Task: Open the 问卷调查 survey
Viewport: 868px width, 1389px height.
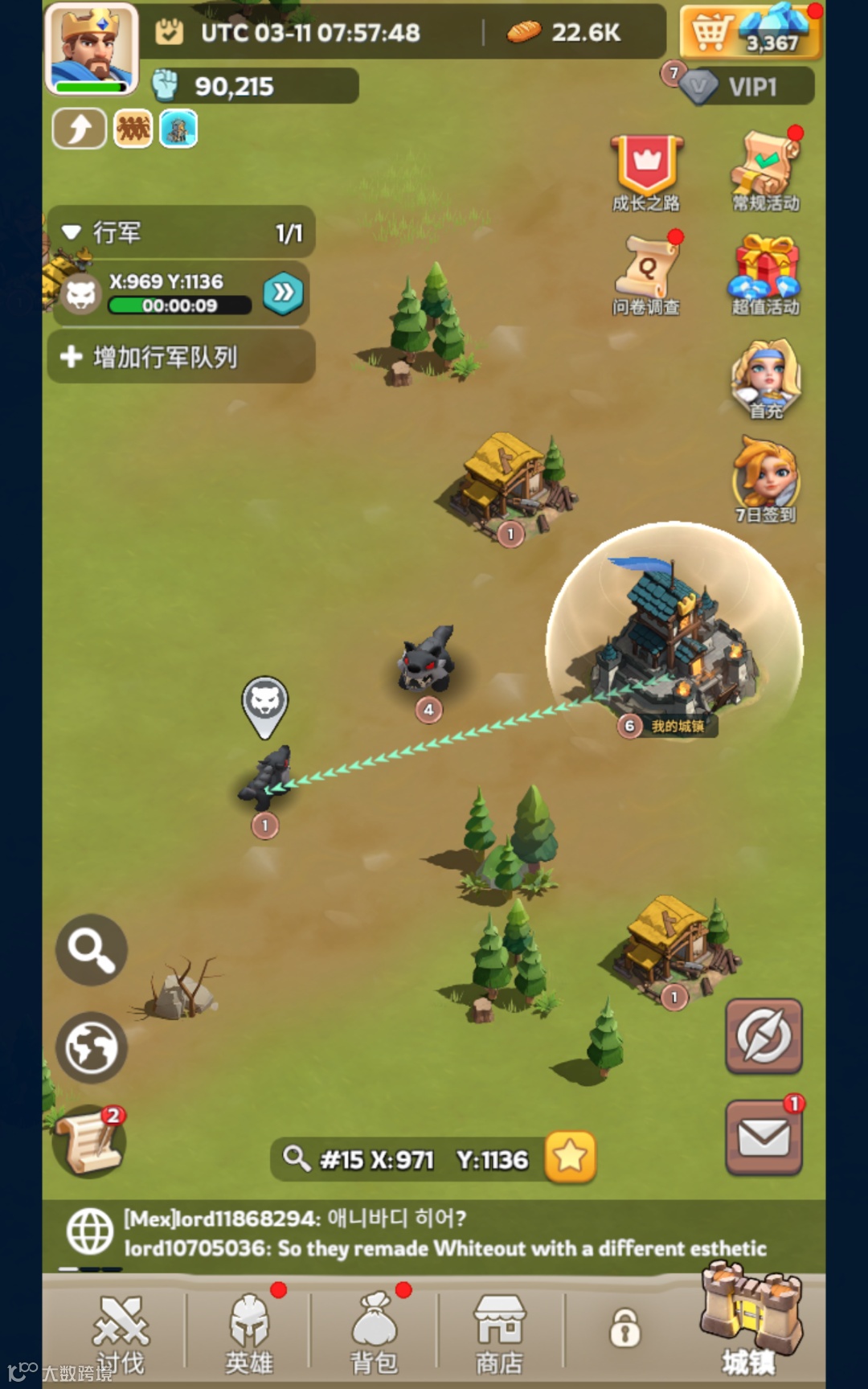Action: coord(646,273)
